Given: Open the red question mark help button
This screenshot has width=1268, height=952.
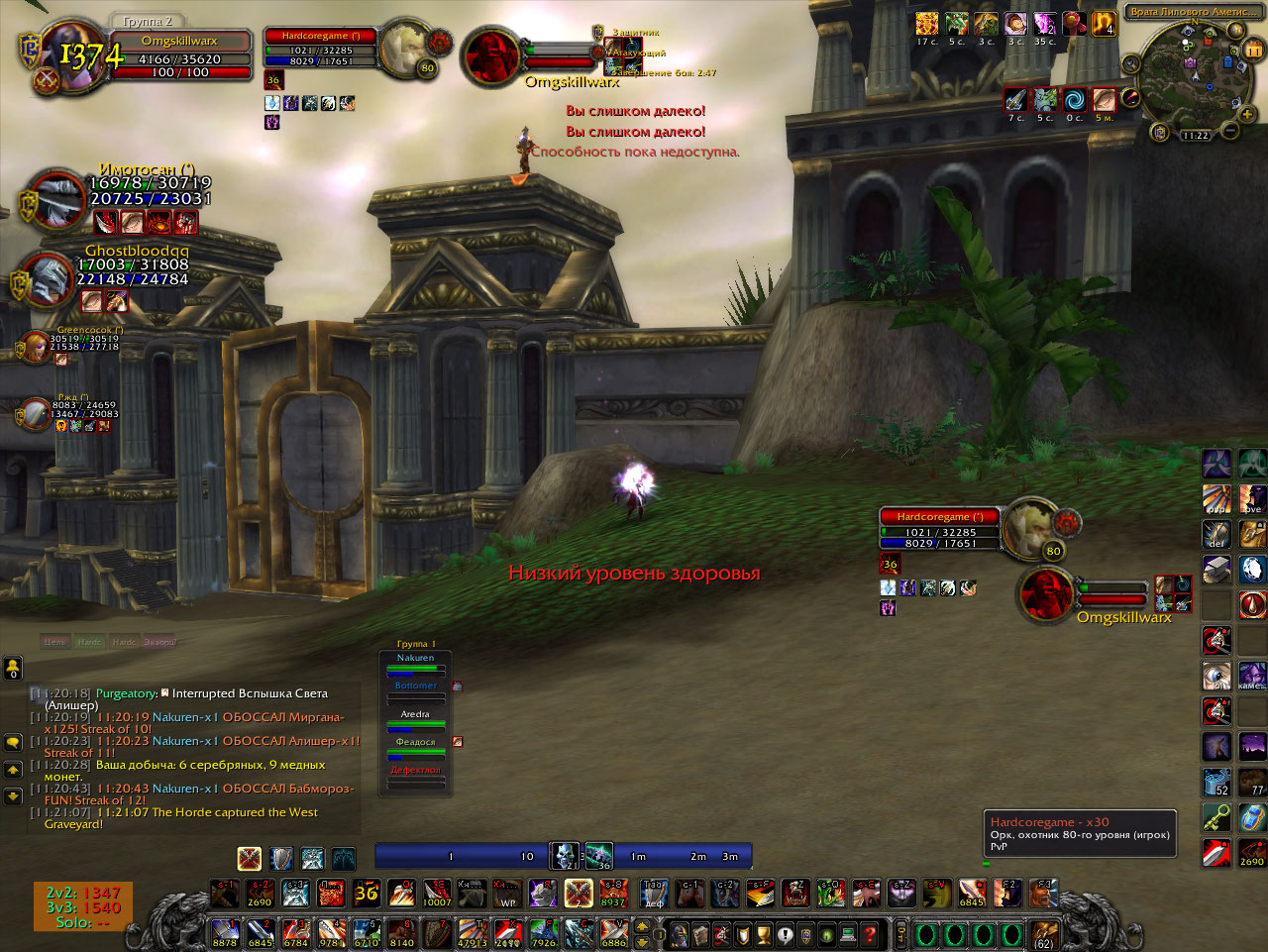Looking at the screenshot, I should click(x=870, y=933).
